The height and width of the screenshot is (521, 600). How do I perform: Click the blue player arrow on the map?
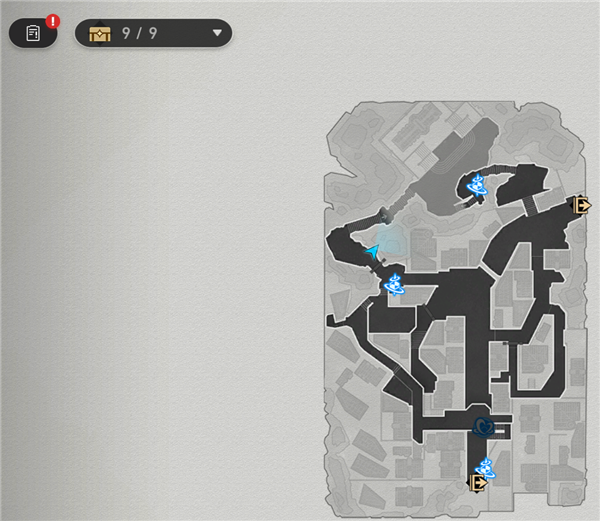point(374,252)
